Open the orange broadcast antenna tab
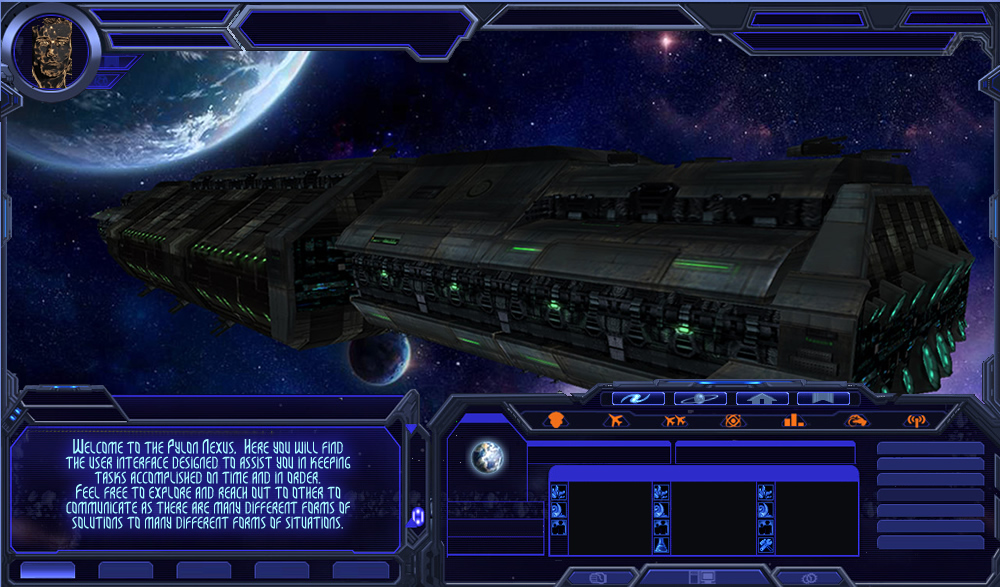This screenshot has height=587, width=1000. point(916,421)
